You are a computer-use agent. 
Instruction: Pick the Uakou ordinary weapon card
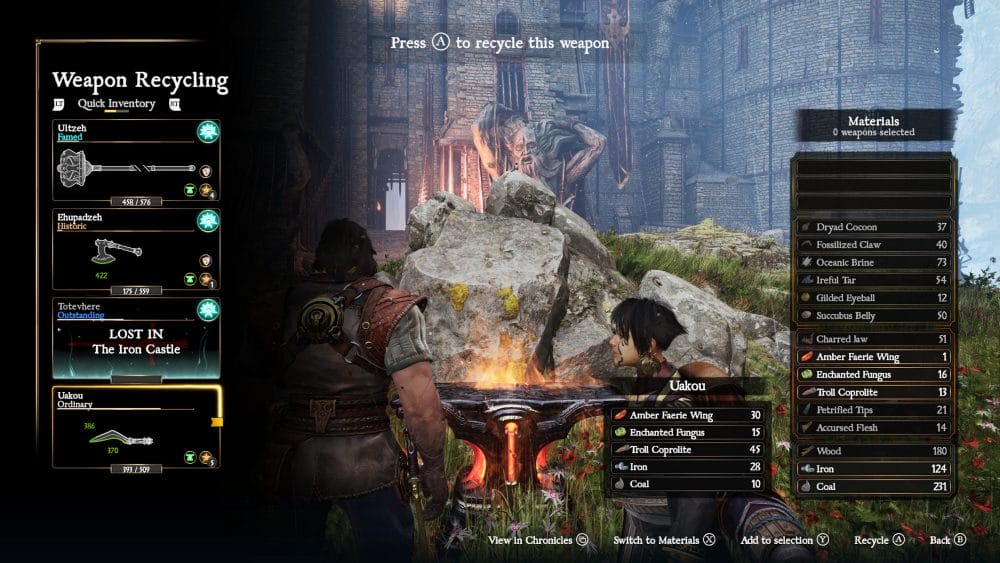pos(136,427)
